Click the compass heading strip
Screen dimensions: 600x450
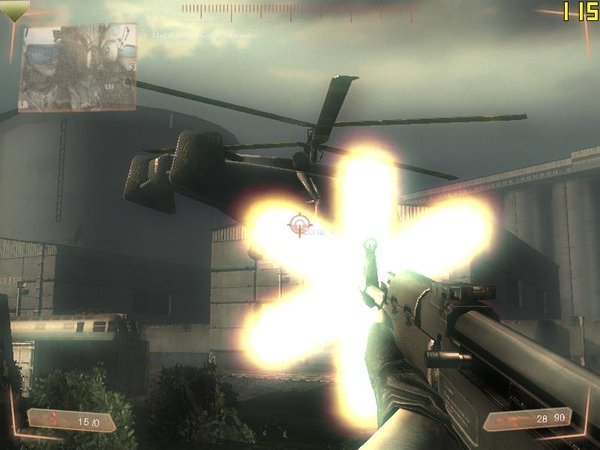coord(300,11)
